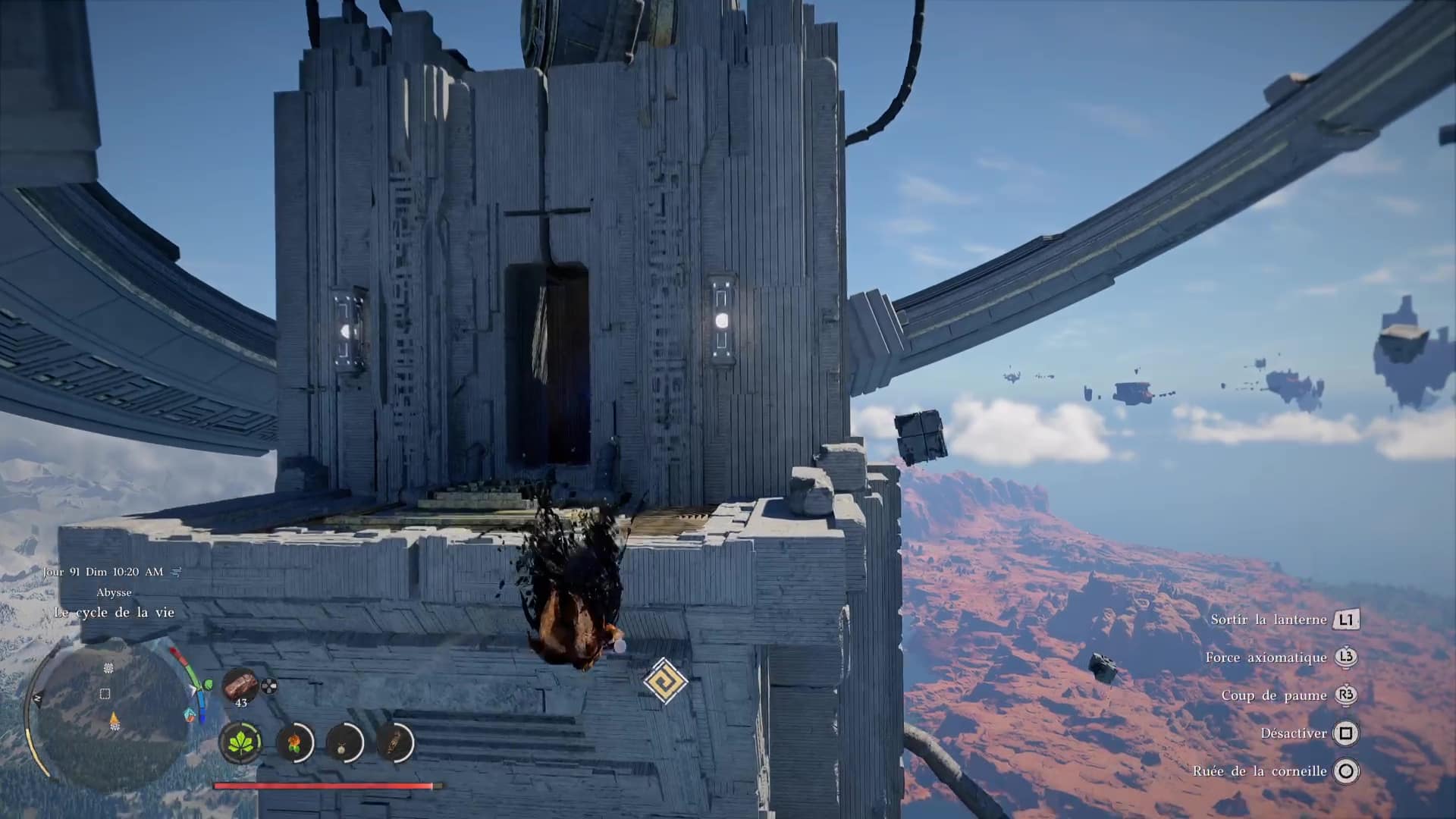Activate "Ruée de la corneille"

(1260, 771)
